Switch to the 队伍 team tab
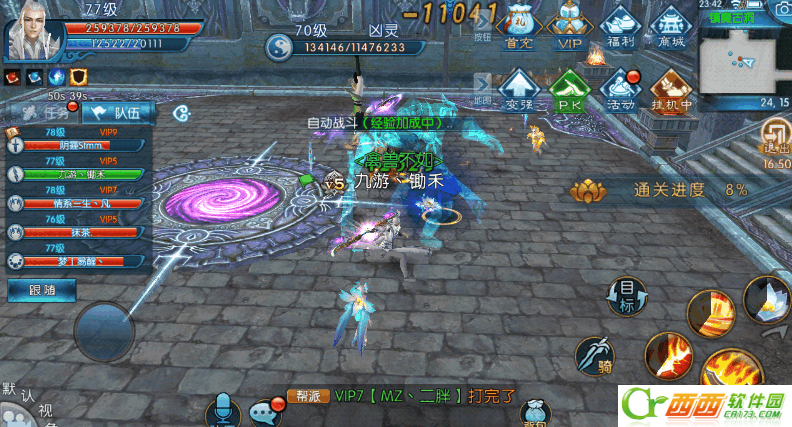792x427 pixels. (x=120, y=113)
